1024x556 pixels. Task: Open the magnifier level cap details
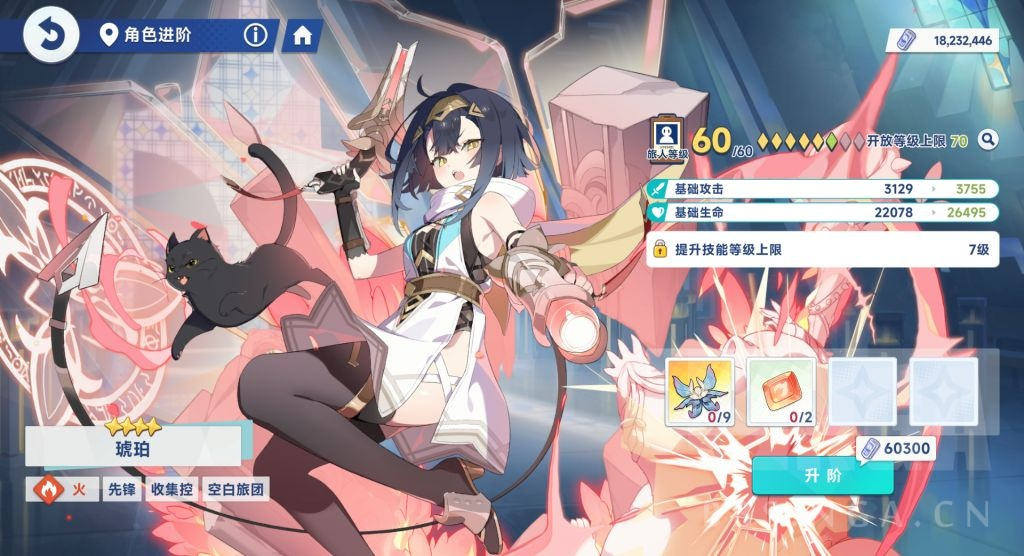pyautogui.click(x=988, y=140)
